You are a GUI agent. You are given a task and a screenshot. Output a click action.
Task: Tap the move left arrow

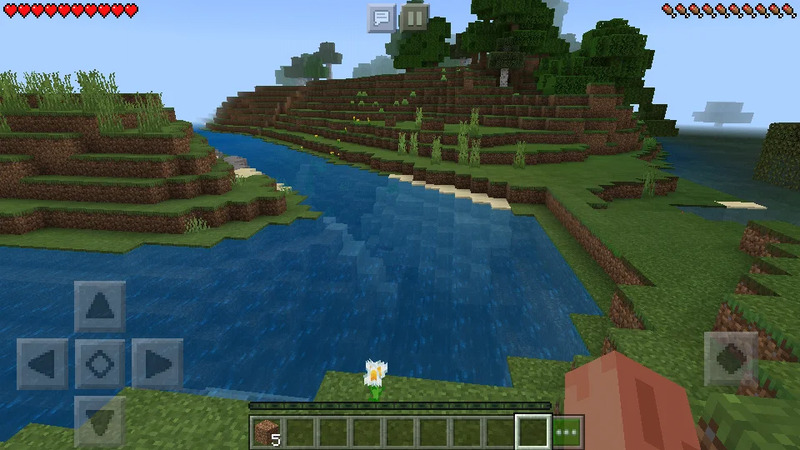[42, 364]
